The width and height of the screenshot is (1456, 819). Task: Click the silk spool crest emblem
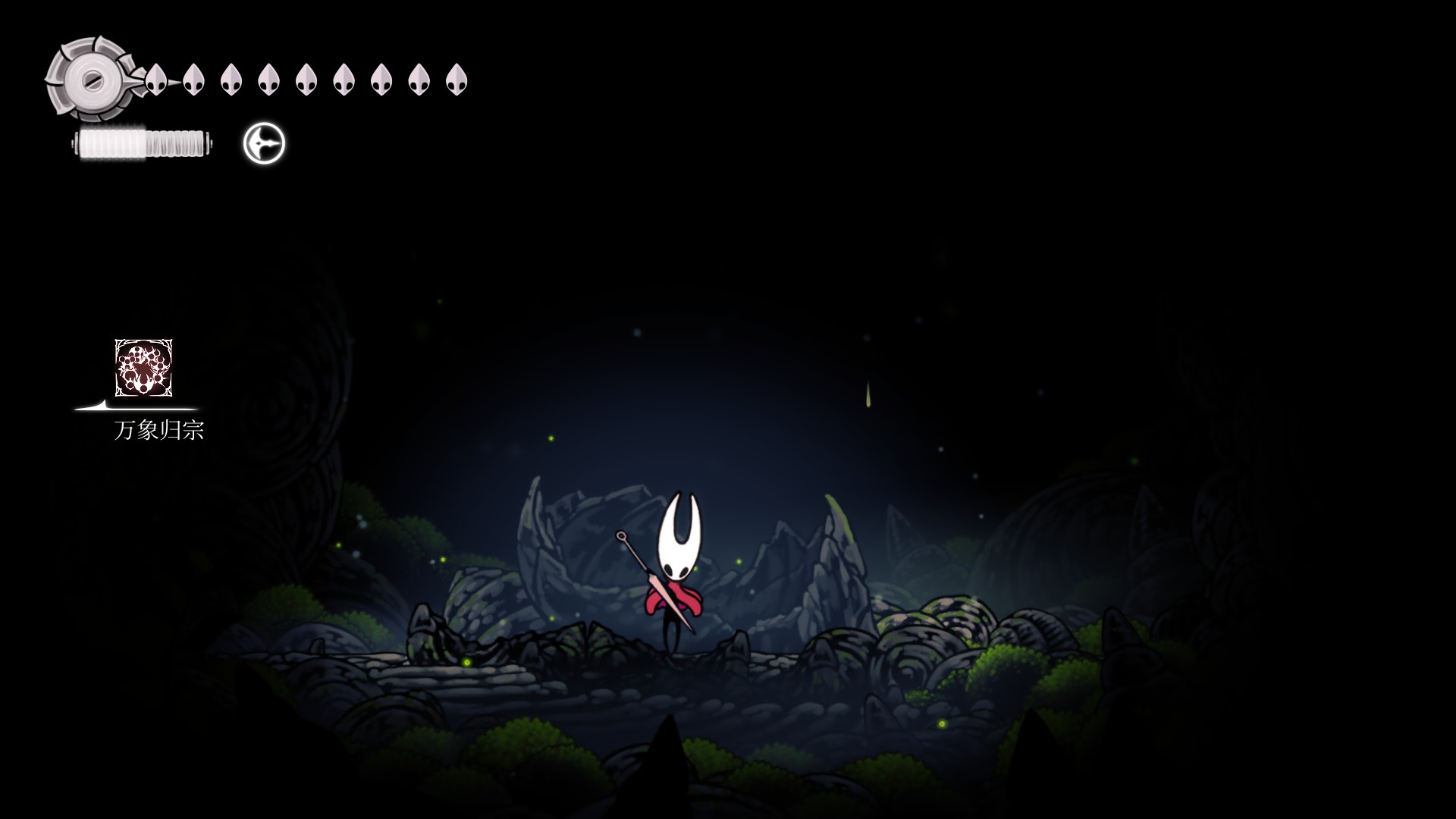(91, 79)
